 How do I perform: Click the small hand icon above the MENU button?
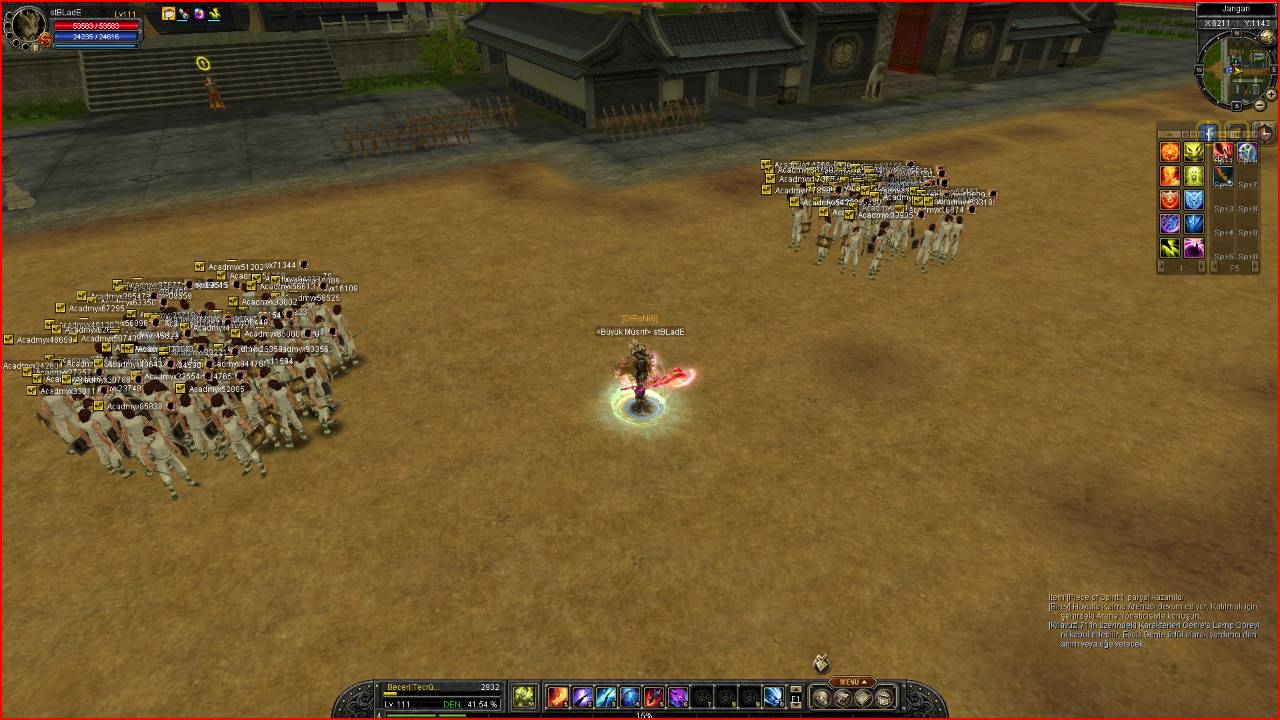point(821,663)
